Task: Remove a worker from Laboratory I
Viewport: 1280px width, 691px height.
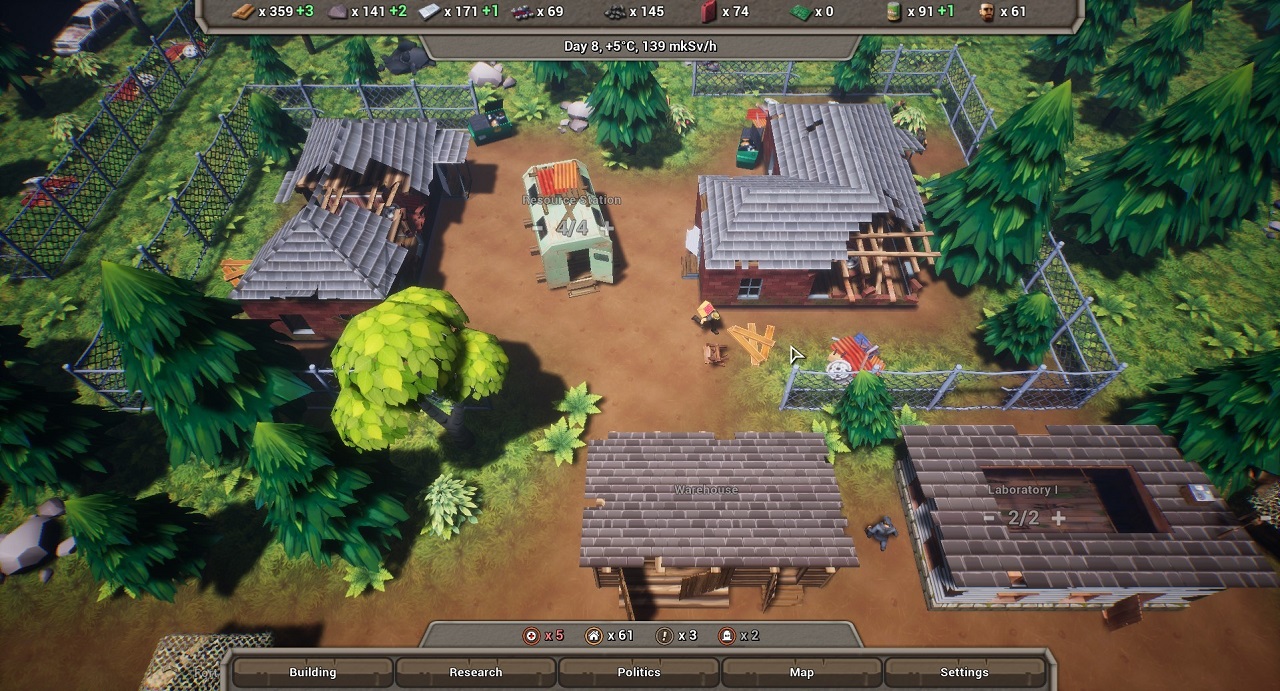Action: tap(989, 518)
